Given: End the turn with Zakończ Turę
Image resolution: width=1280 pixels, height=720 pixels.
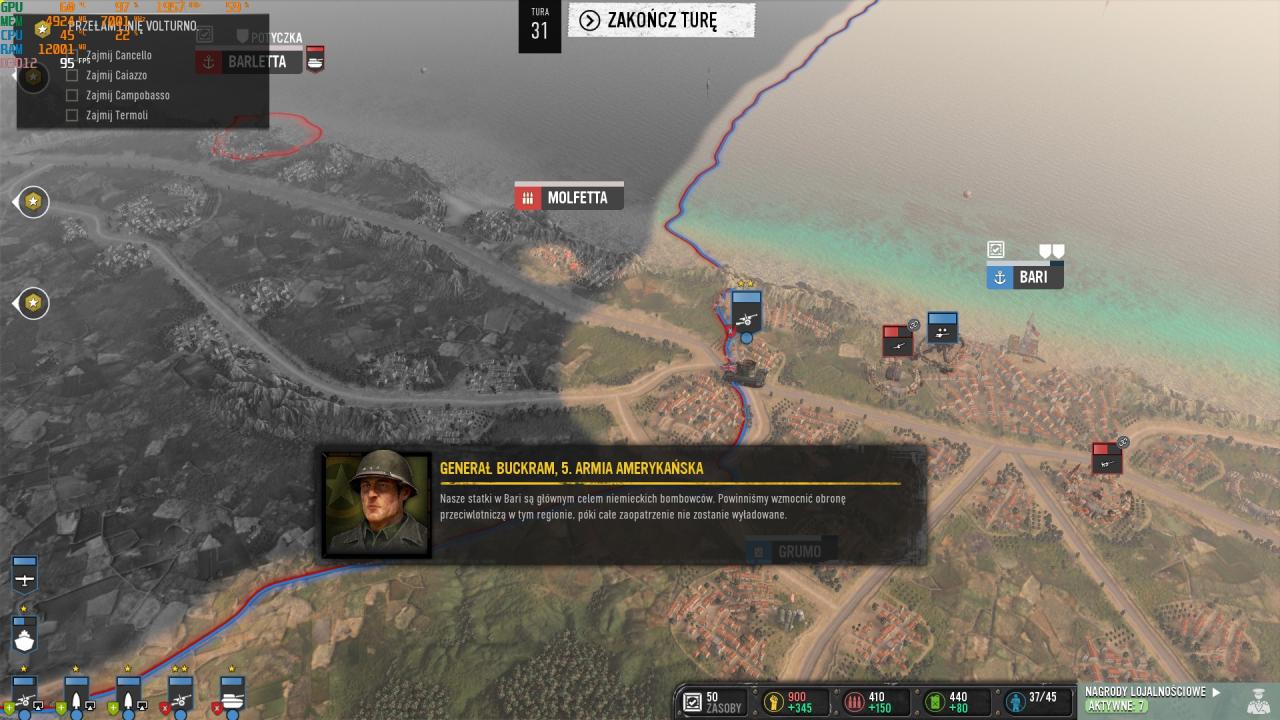Looking at the screenshot, I should [x=661, y=21].
